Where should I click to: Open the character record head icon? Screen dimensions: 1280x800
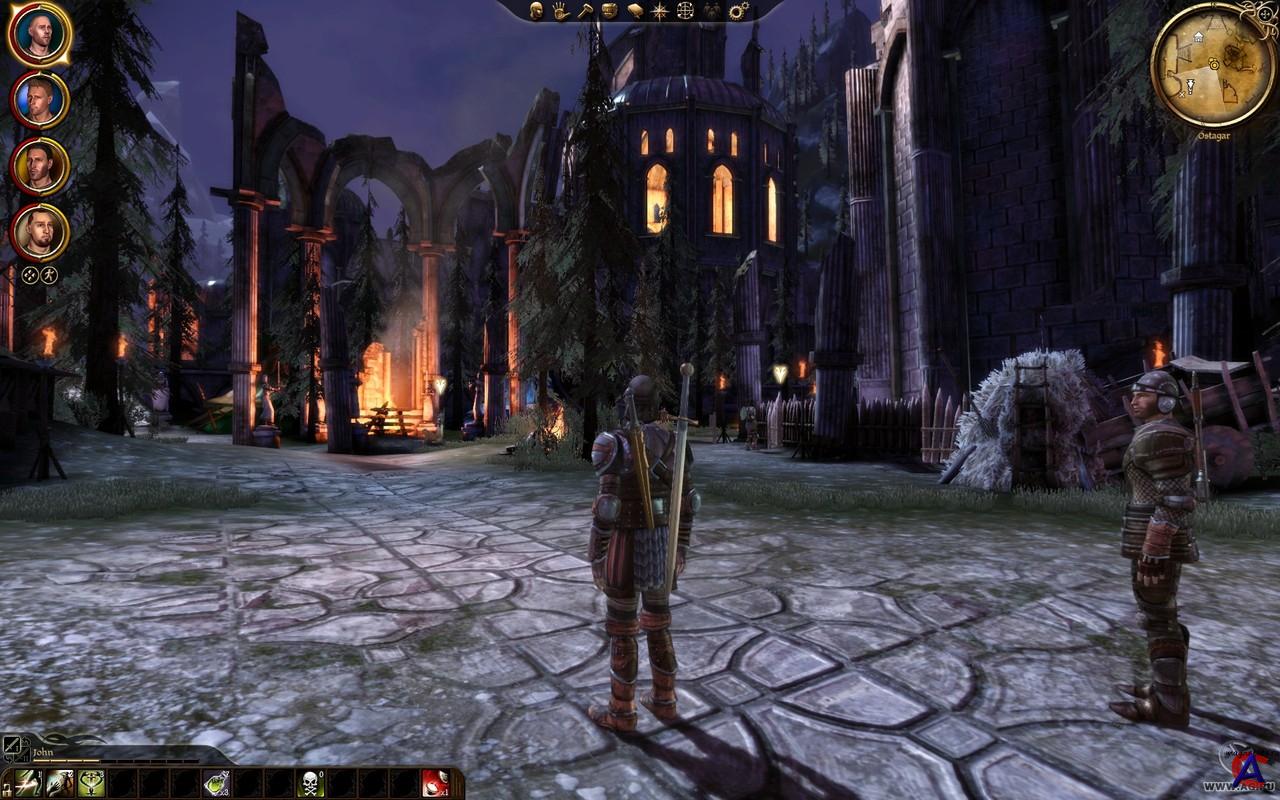click(x=536, y=11)
